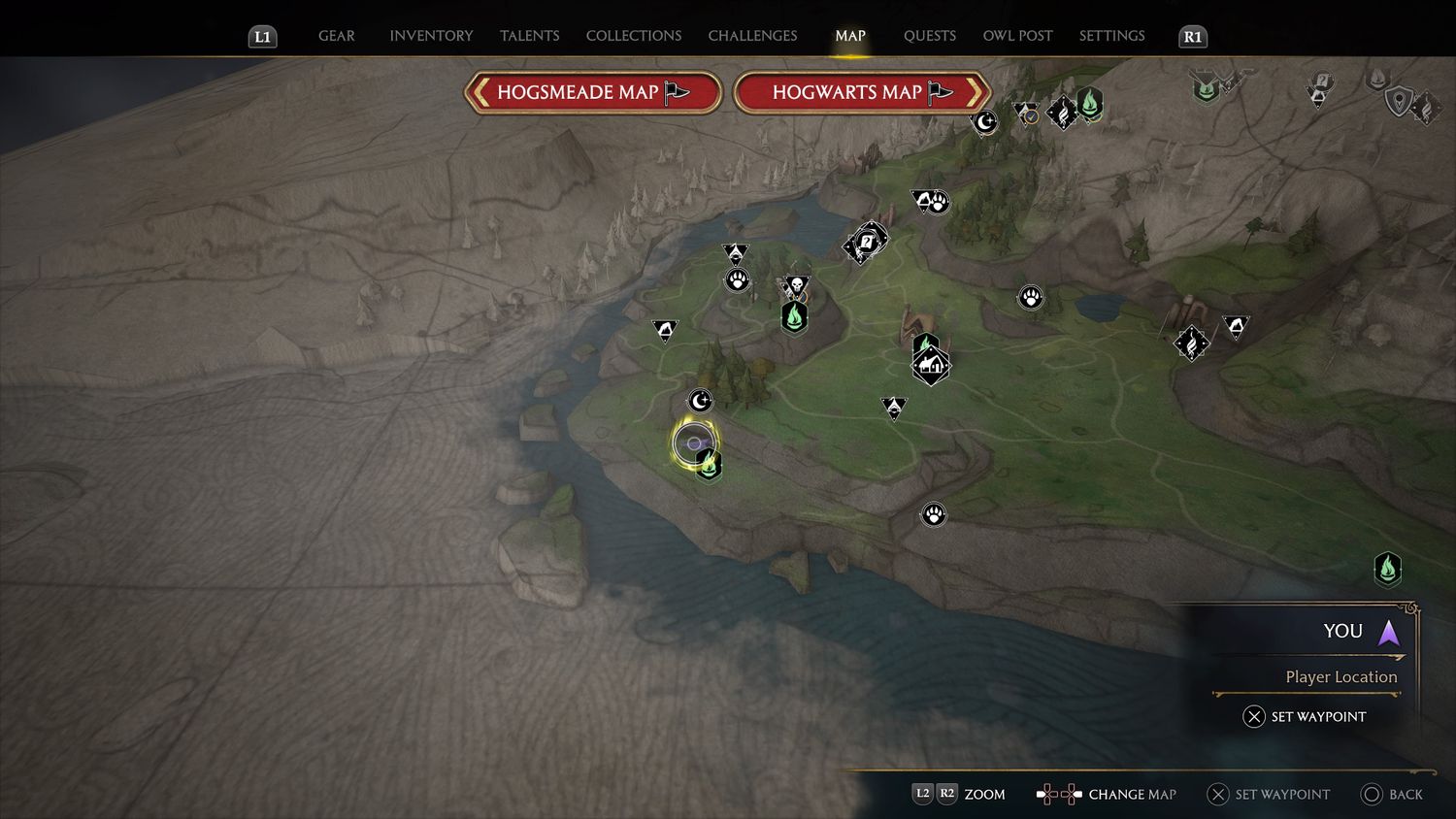The width and height of the screenshot is (1456, 819).
Task: Switch to the Hogsmeade Map
Action: click(x=593, y=93)
